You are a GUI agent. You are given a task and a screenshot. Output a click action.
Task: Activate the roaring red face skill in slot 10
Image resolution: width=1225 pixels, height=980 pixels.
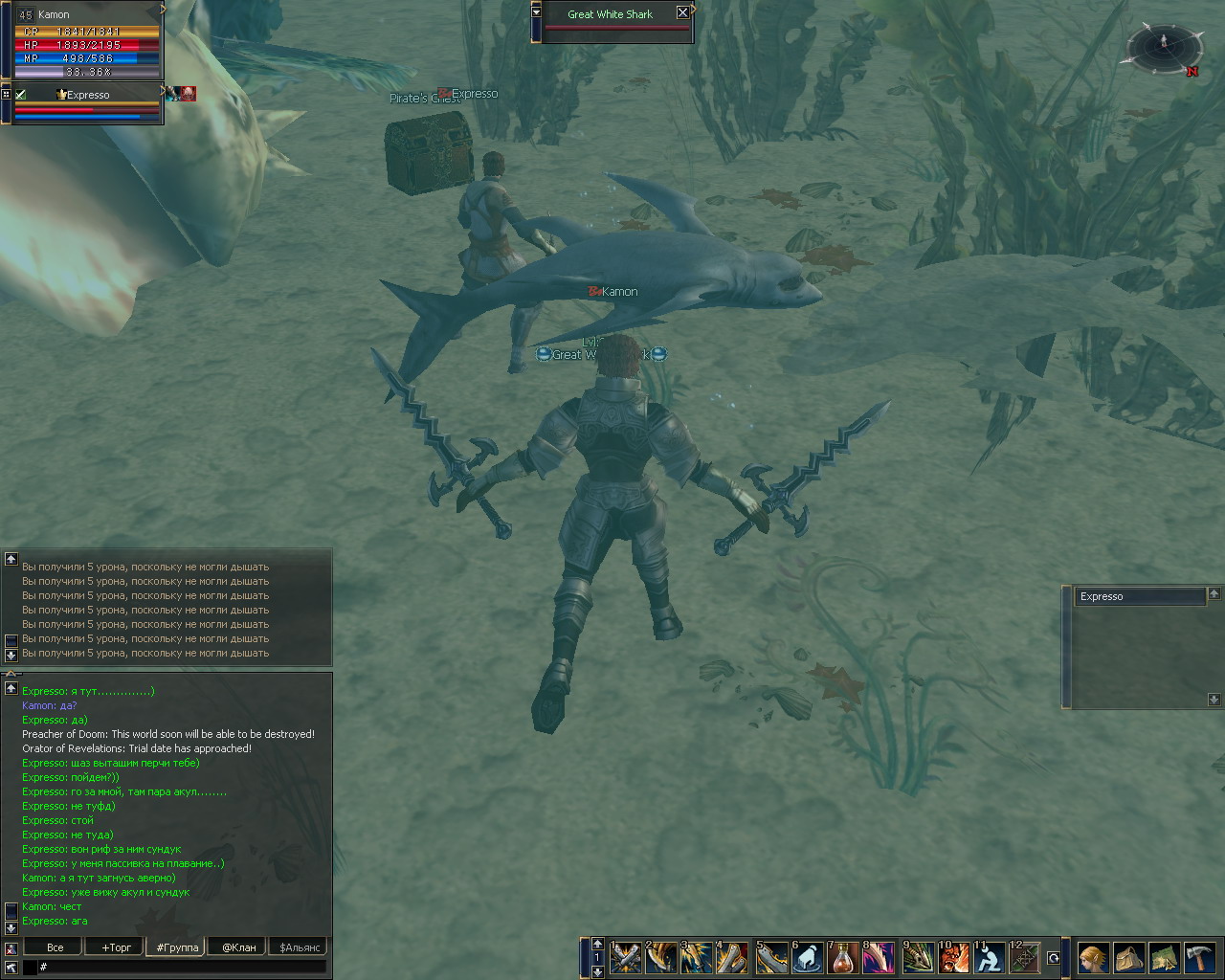[x=953, y=957]
